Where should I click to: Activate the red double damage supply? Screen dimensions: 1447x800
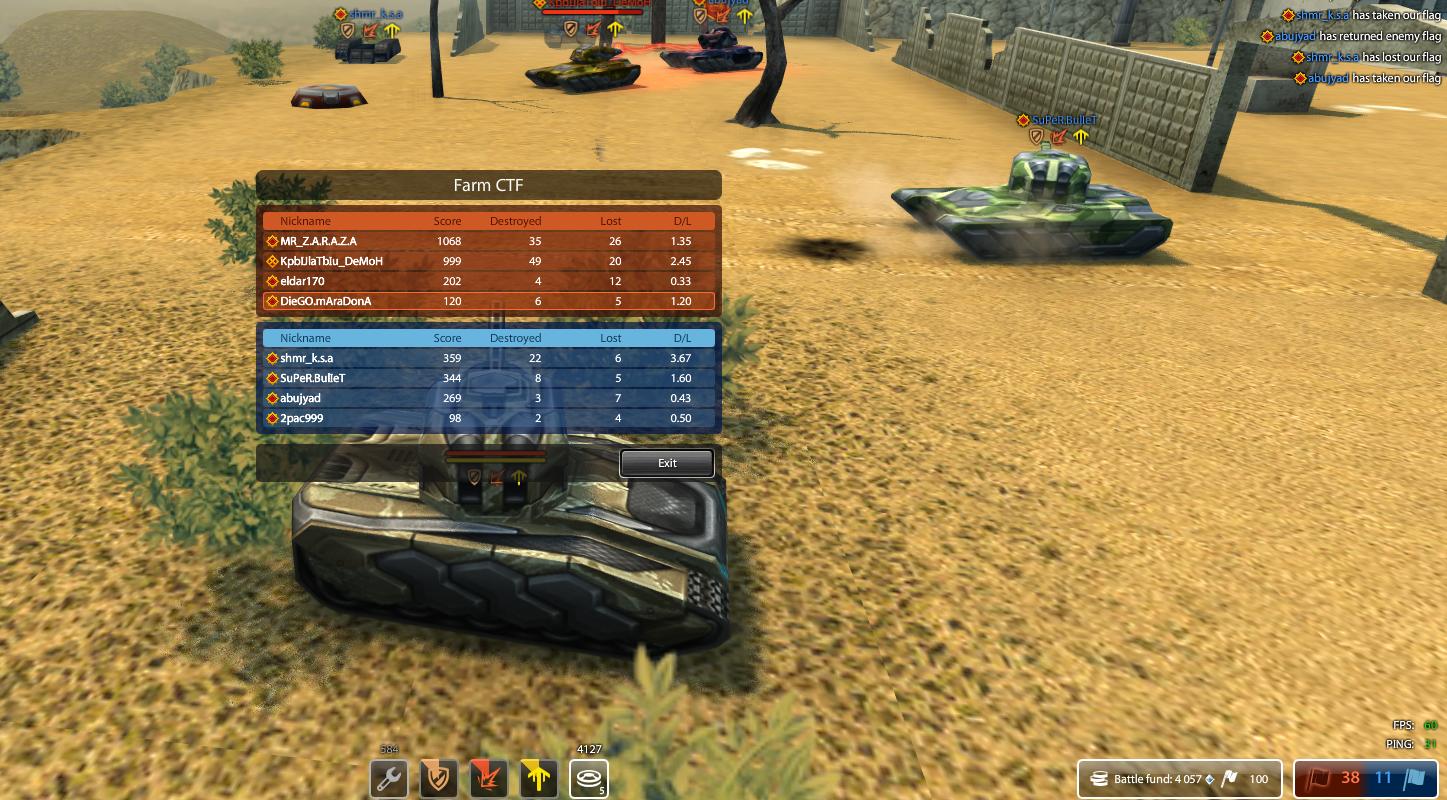489,778
